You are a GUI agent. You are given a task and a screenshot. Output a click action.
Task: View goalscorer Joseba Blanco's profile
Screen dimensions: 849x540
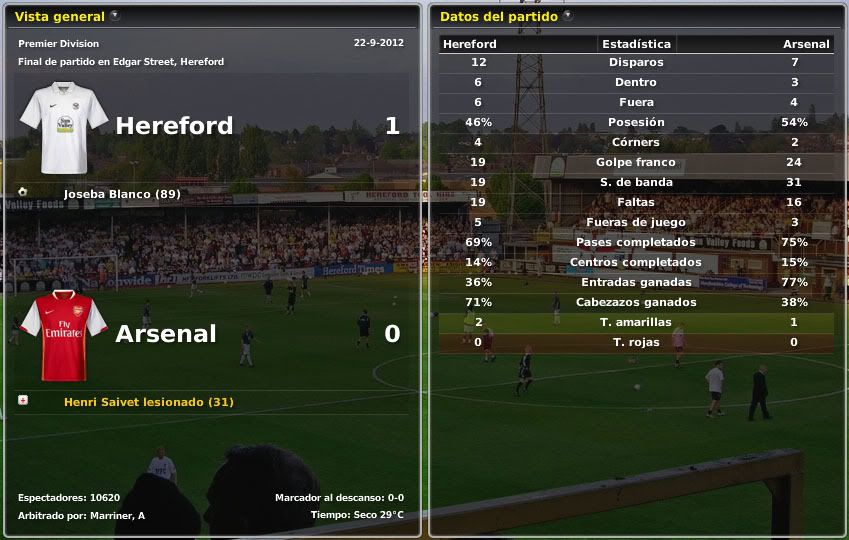121,194
